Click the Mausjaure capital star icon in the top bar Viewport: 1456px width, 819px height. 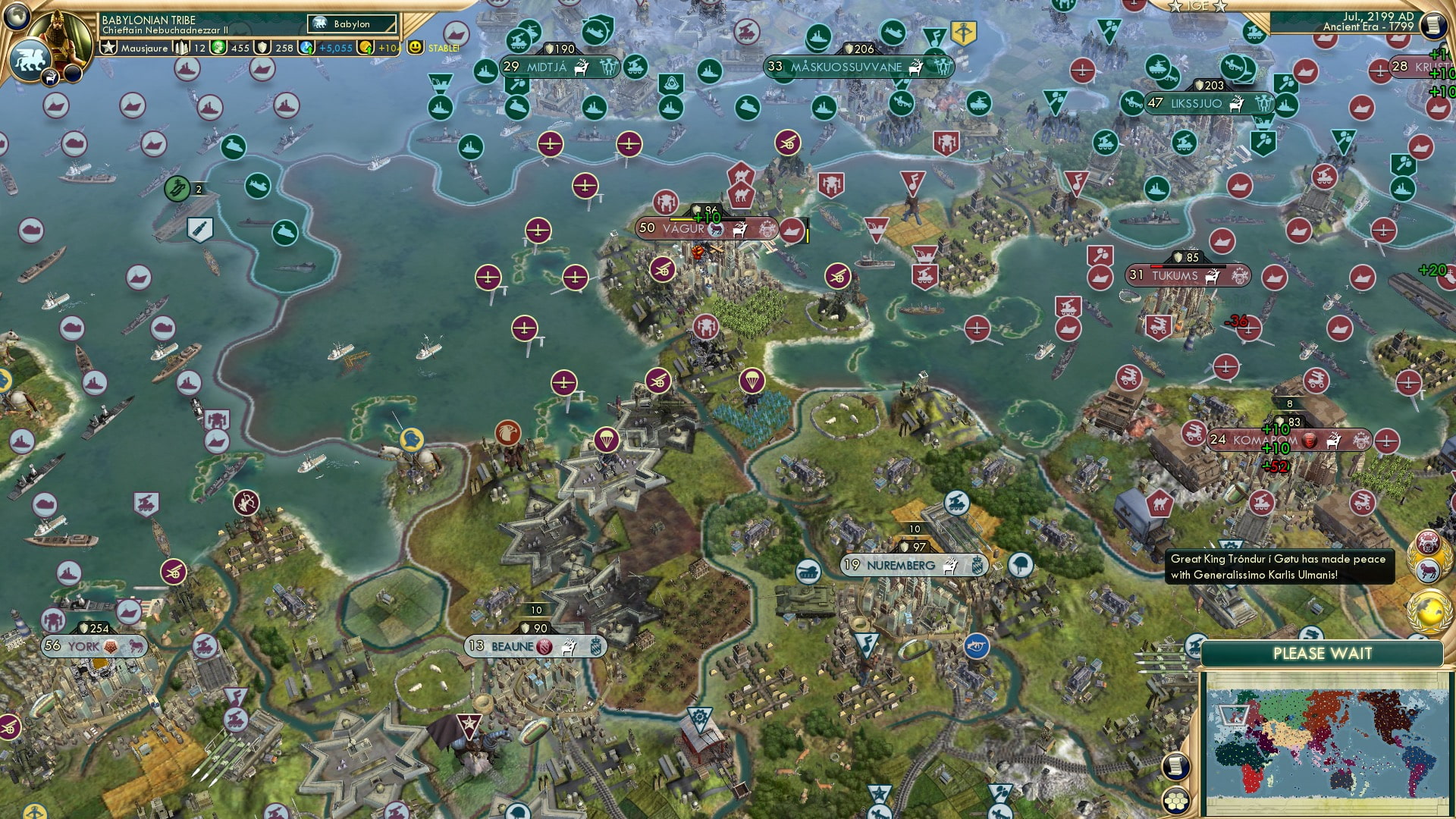pyautogui.click(x=108, y=48)
